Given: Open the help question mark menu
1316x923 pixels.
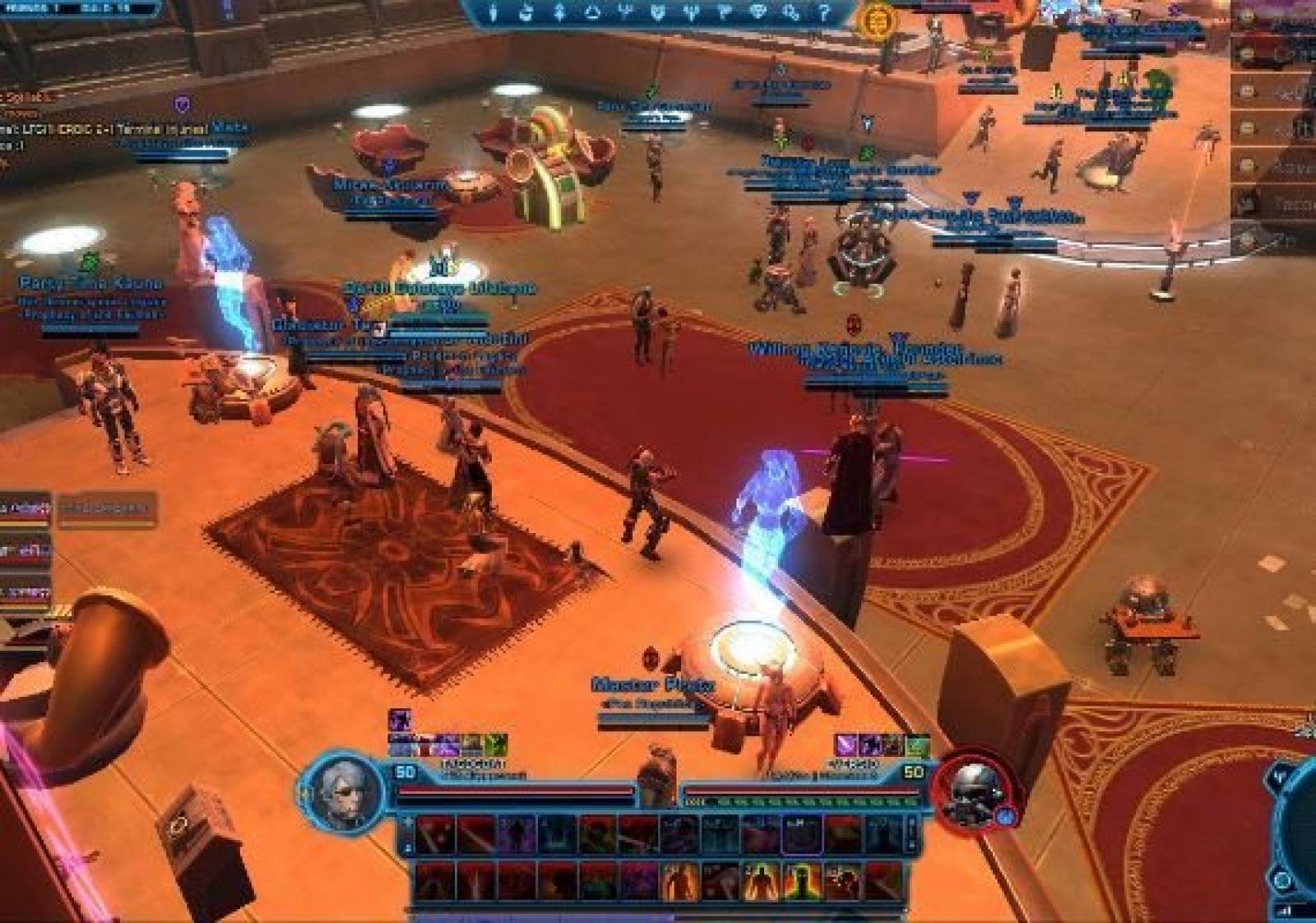Looking at the screenshot, I should 823,12.
